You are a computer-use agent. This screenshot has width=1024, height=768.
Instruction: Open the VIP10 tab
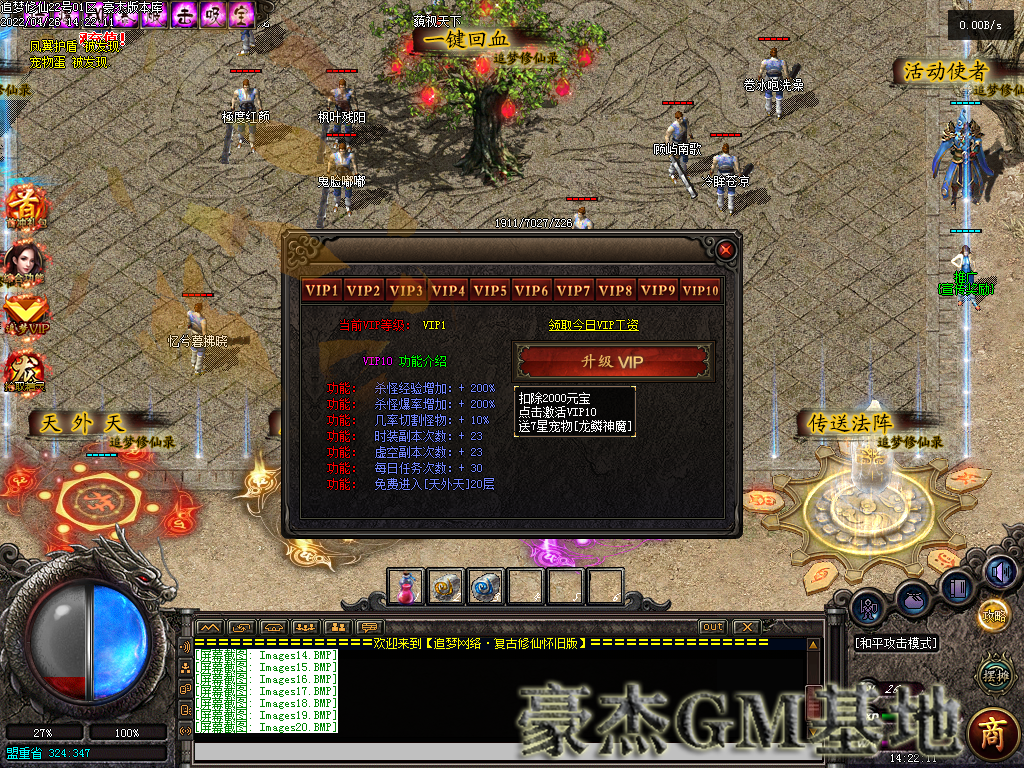pyautogui.click(x=700, y=291)
